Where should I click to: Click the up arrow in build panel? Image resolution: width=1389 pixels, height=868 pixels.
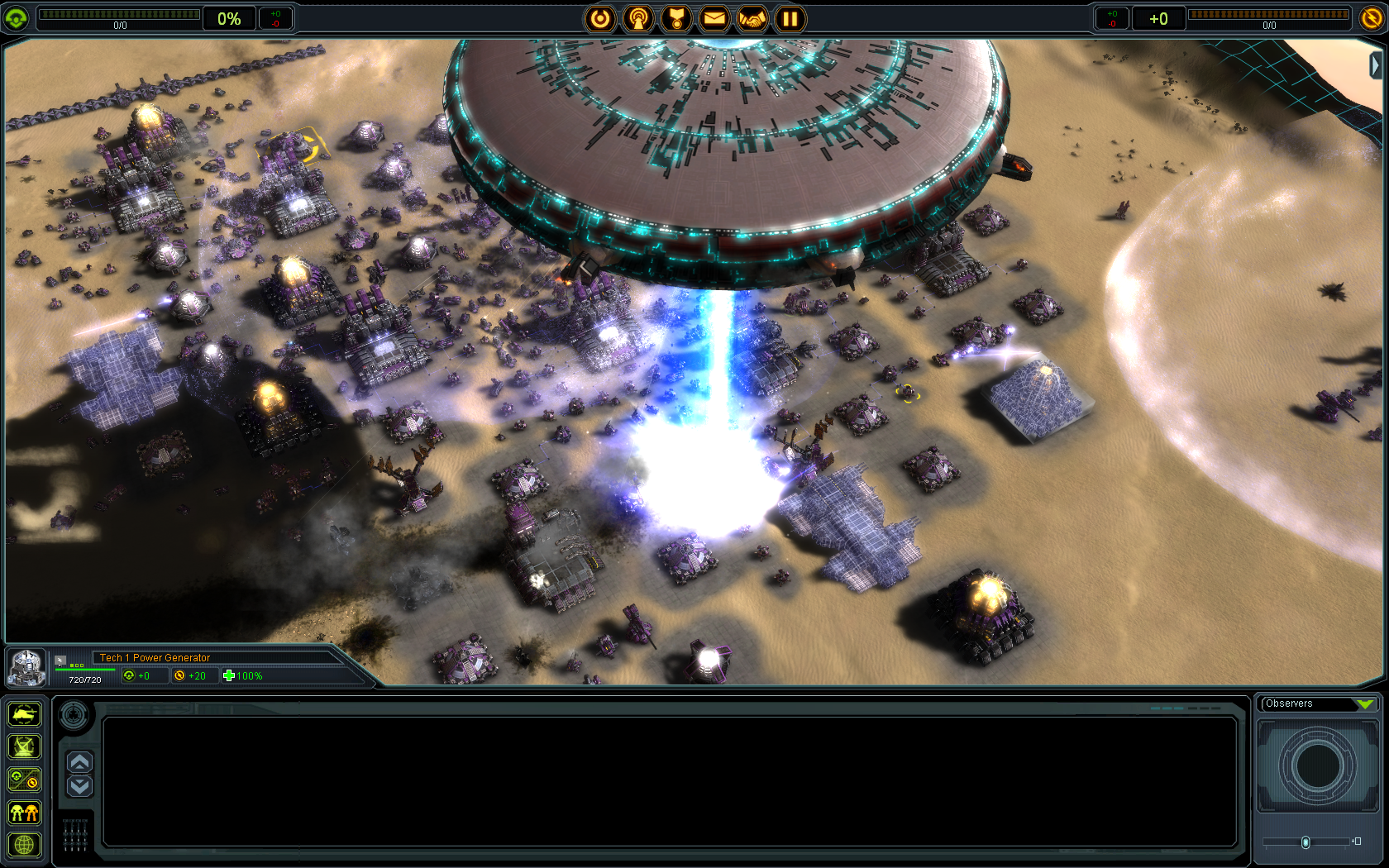coord(79,762)
